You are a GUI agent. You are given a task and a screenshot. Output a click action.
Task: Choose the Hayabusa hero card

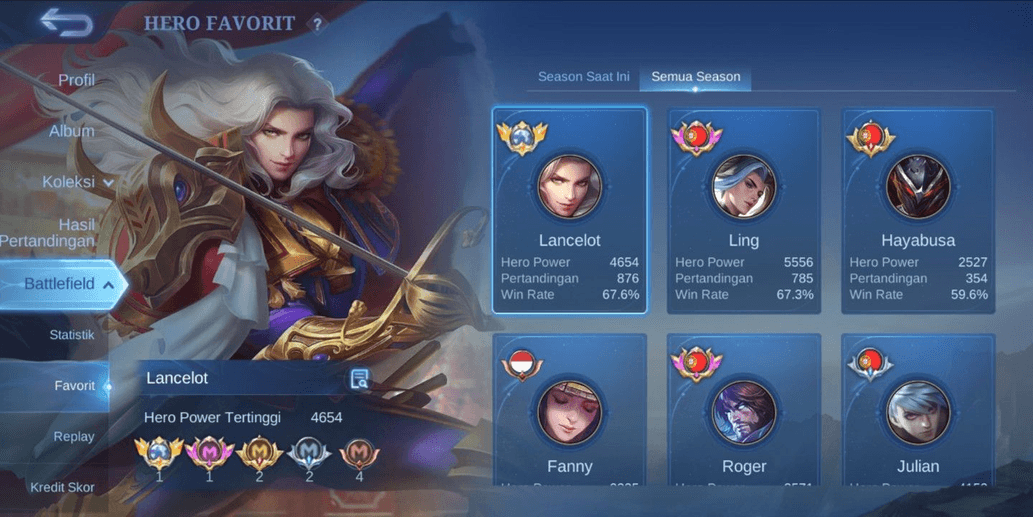click(x=918, y=210)
